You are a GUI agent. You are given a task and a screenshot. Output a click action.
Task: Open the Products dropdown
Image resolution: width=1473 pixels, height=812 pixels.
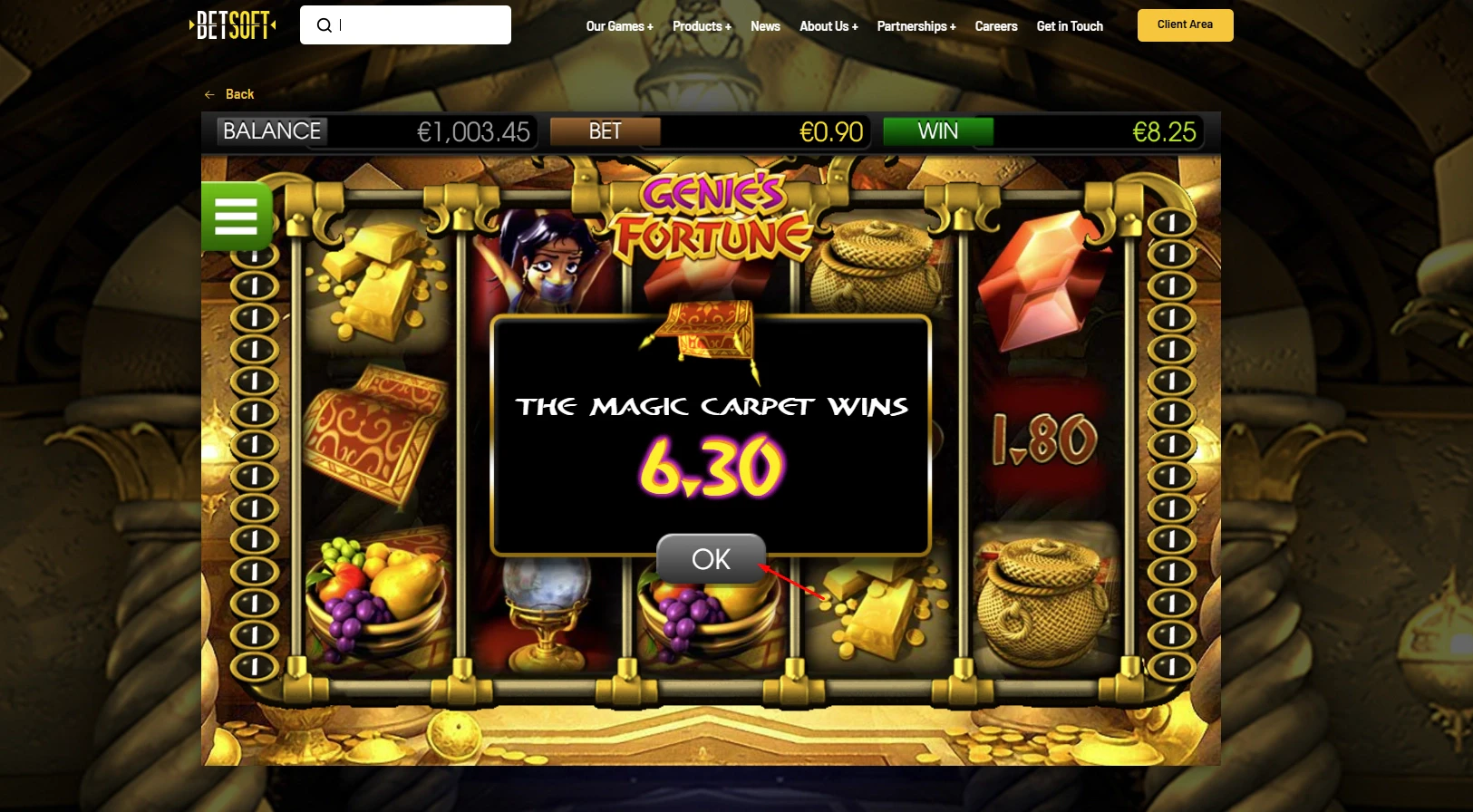pyautogui.click(x=701, y=26)
